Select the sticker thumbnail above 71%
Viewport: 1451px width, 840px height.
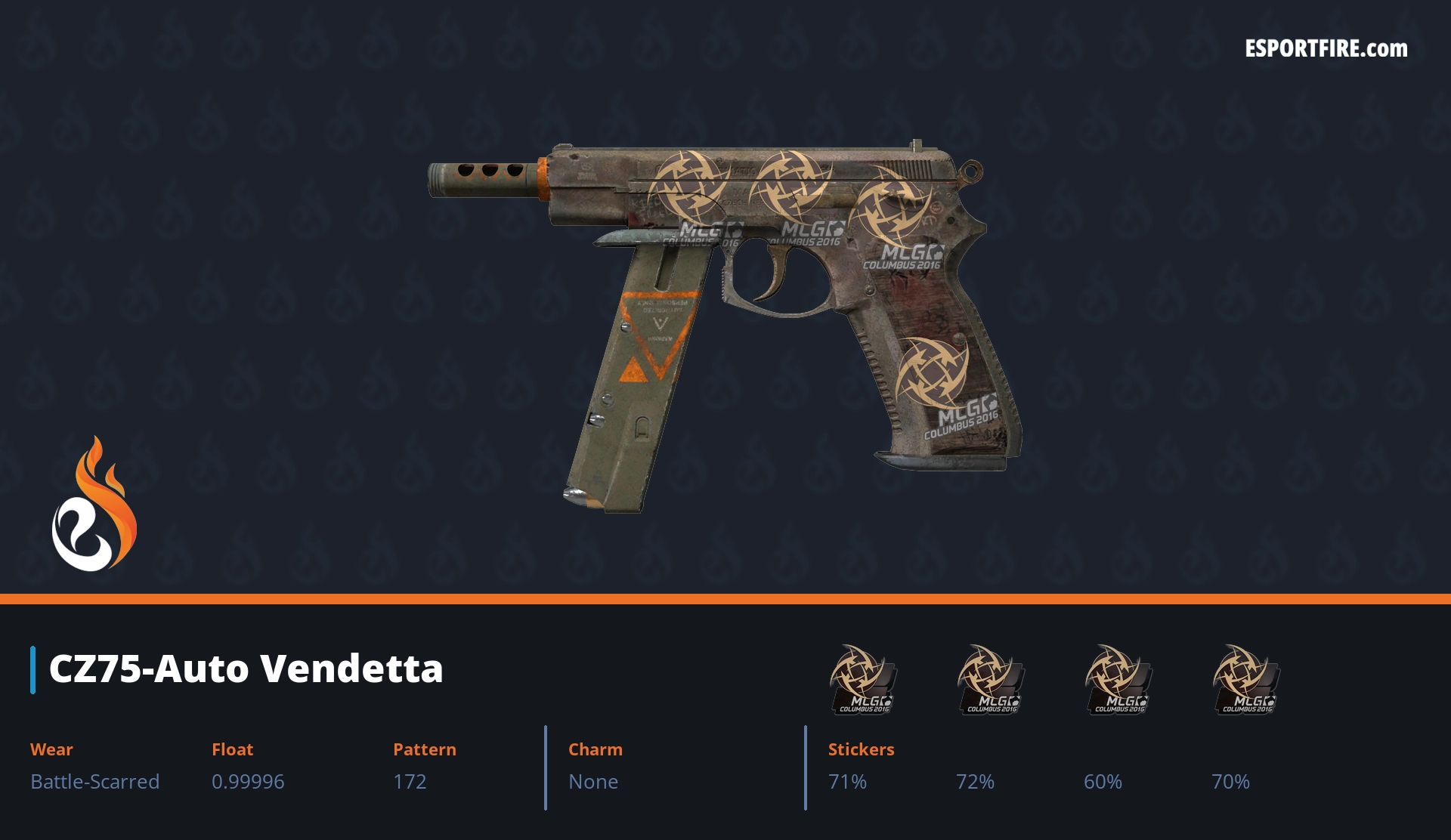pyautogui.click(x=862, y=679)
